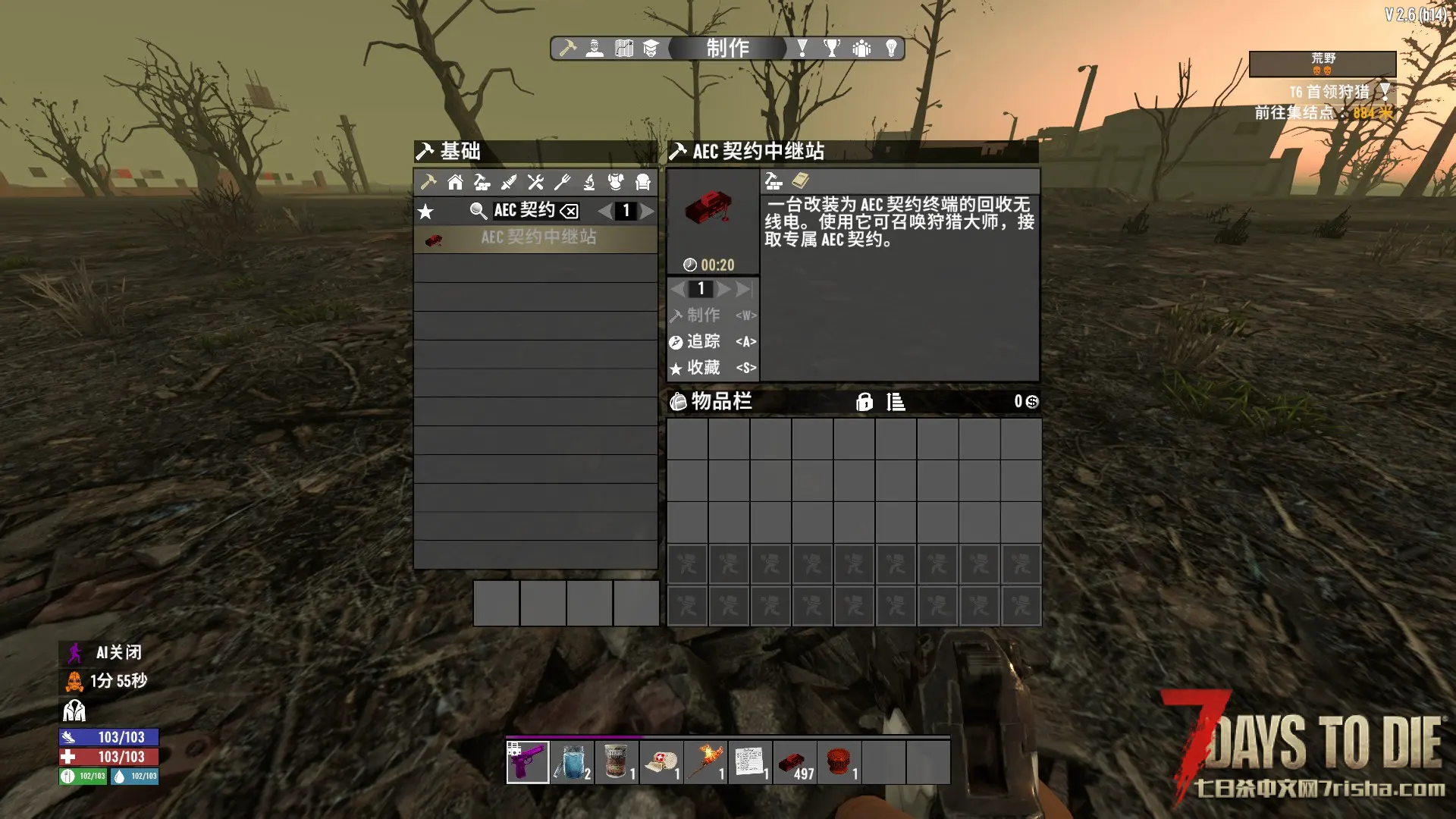Open the quests exclamation mark tab

point(802,49)
